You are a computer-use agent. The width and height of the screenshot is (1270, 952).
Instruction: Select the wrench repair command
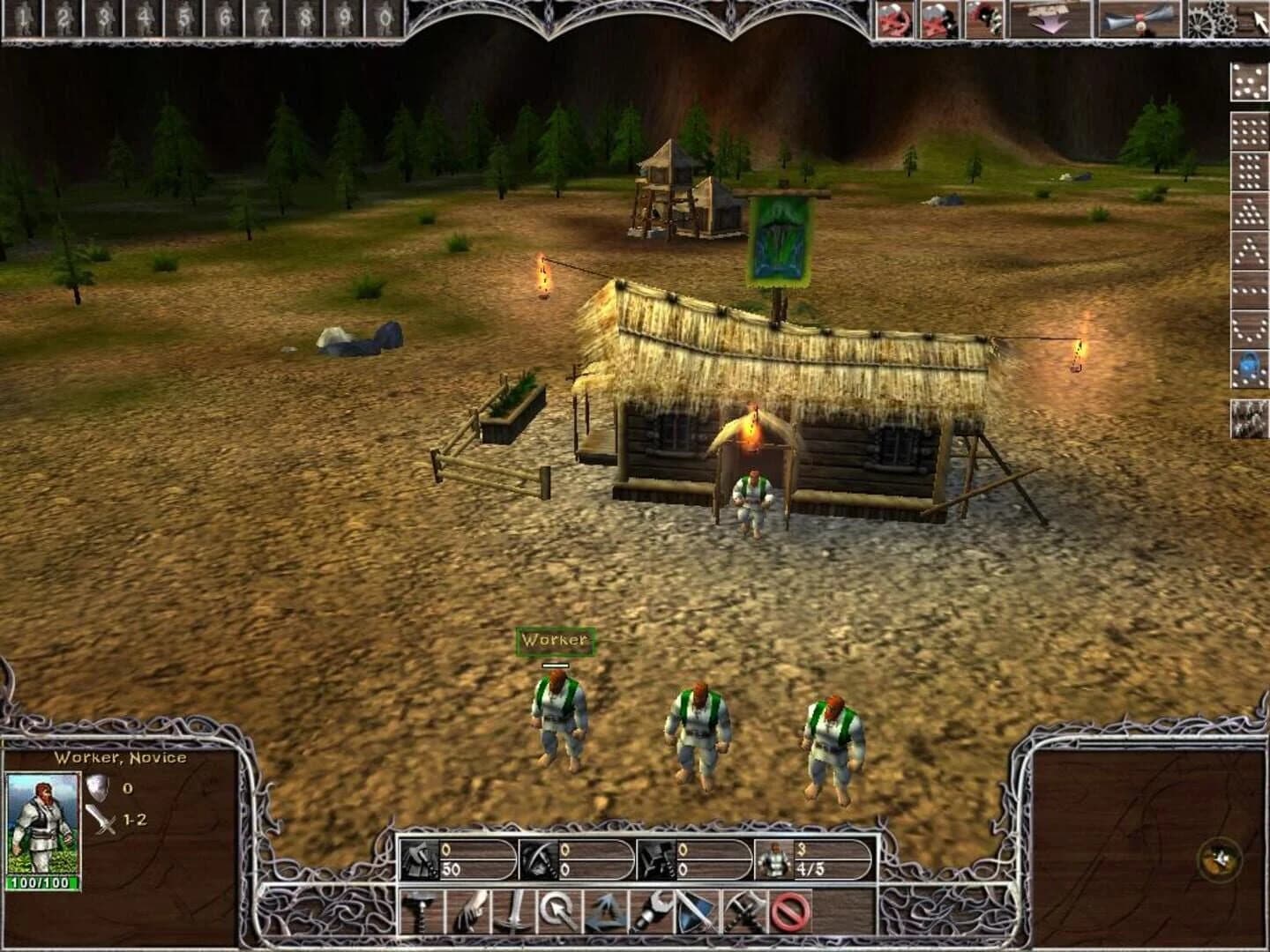(x=654, y=917)
